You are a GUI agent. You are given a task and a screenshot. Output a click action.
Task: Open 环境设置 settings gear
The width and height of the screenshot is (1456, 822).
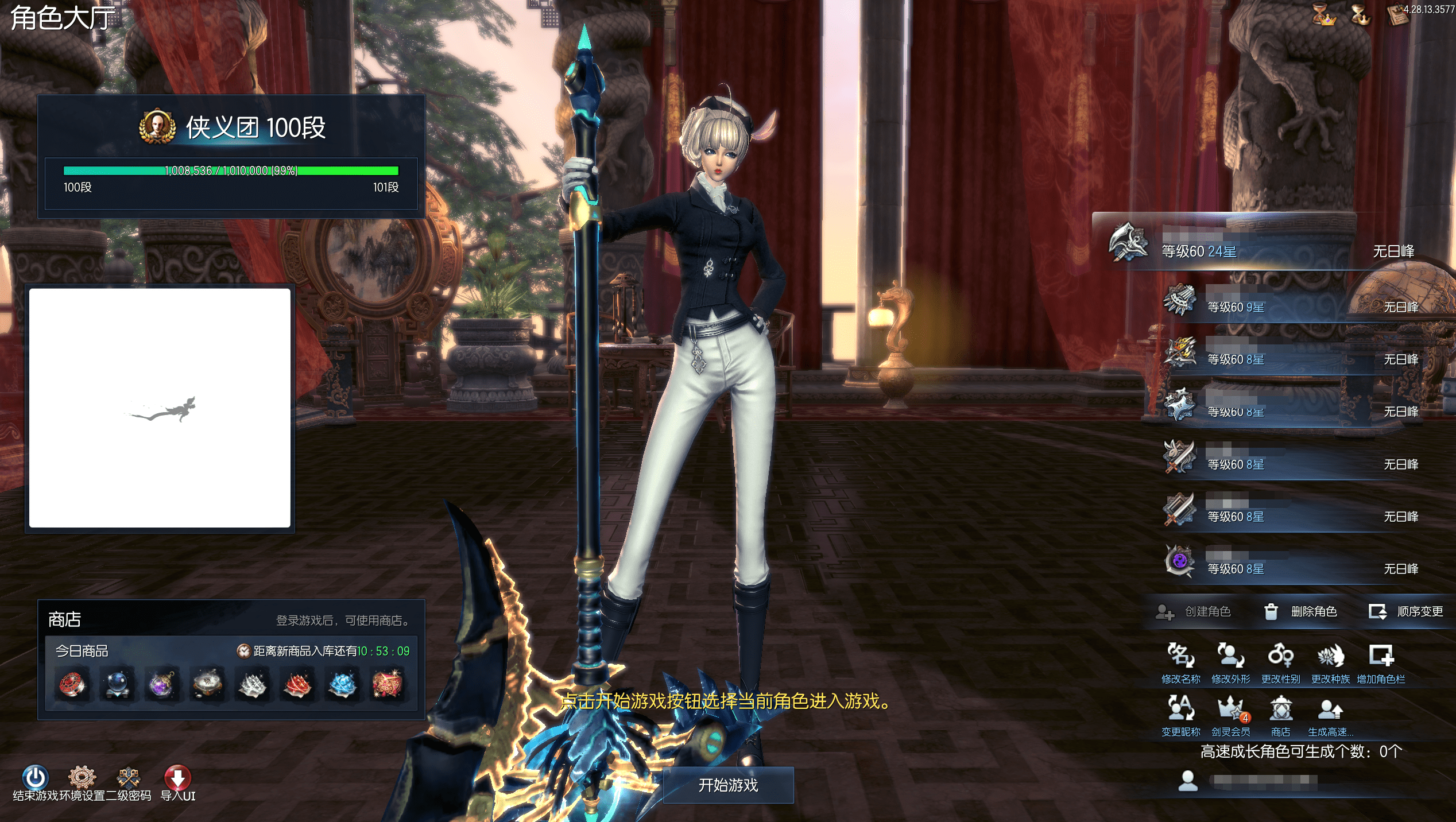click(x=82, y=778)
